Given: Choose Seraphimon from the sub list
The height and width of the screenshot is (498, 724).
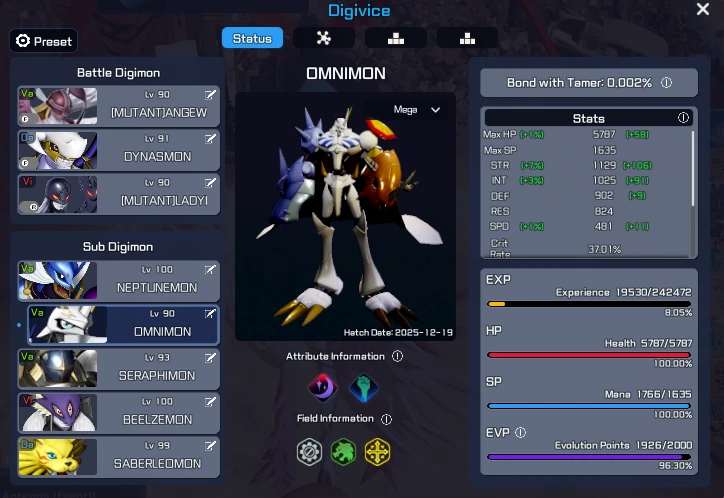Looking at the screenshot, I should pos(118,369).
